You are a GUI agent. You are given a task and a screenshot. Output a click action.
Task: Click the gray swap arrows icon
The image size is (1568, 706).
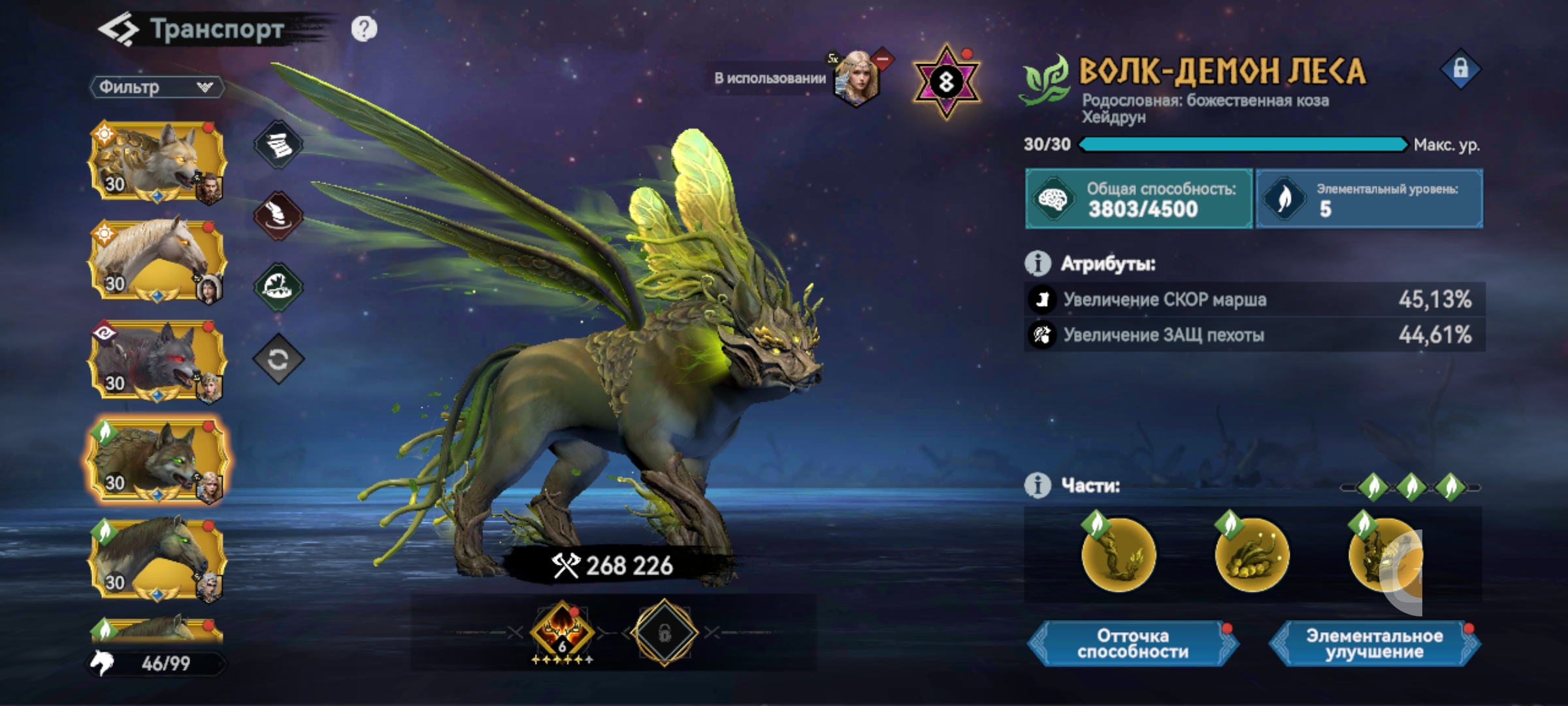click(x=278, y=359)
